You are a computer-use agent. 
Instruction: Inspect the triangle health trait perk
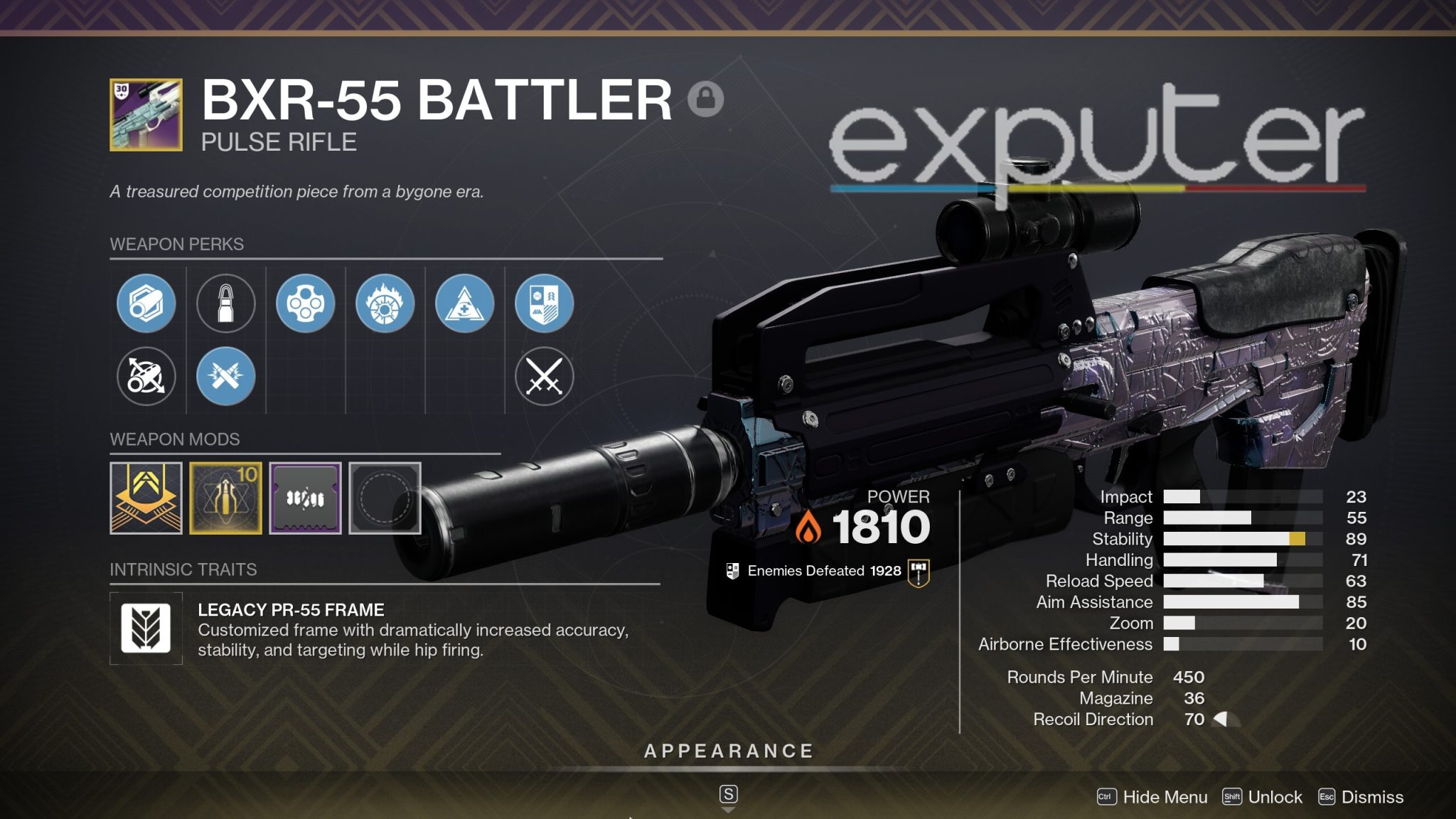(x=464, y=303)
